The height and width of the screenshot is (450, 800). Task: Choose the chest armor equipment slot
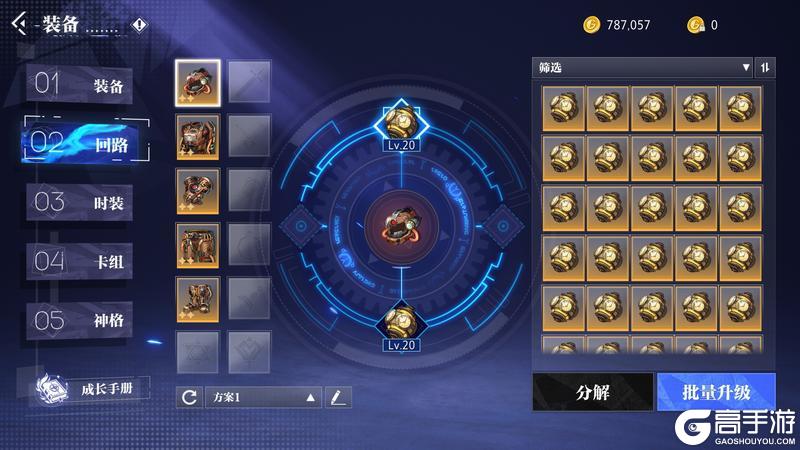tap(198, 135)
